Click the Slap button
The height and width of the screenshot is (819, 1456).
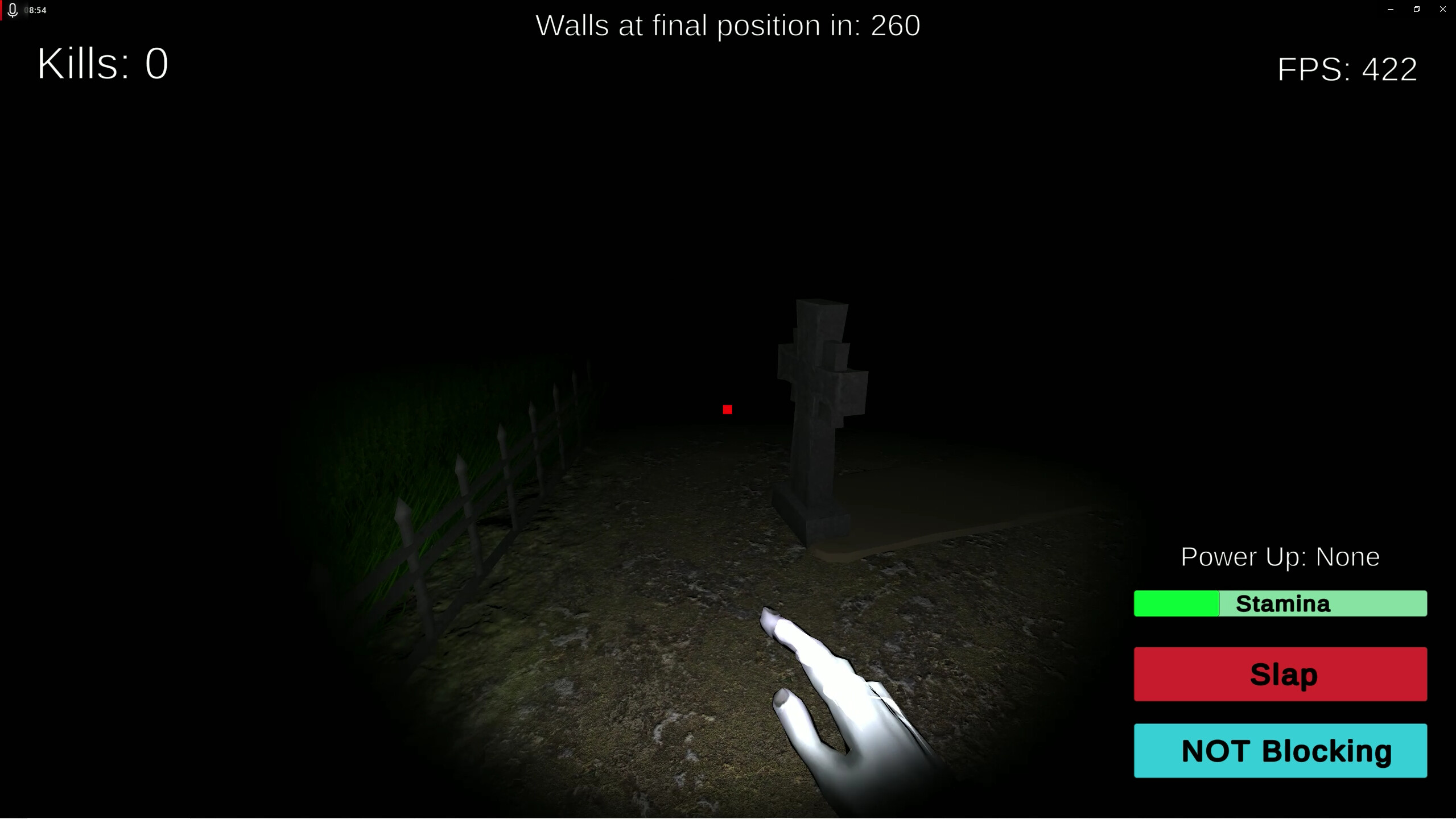1280,674
